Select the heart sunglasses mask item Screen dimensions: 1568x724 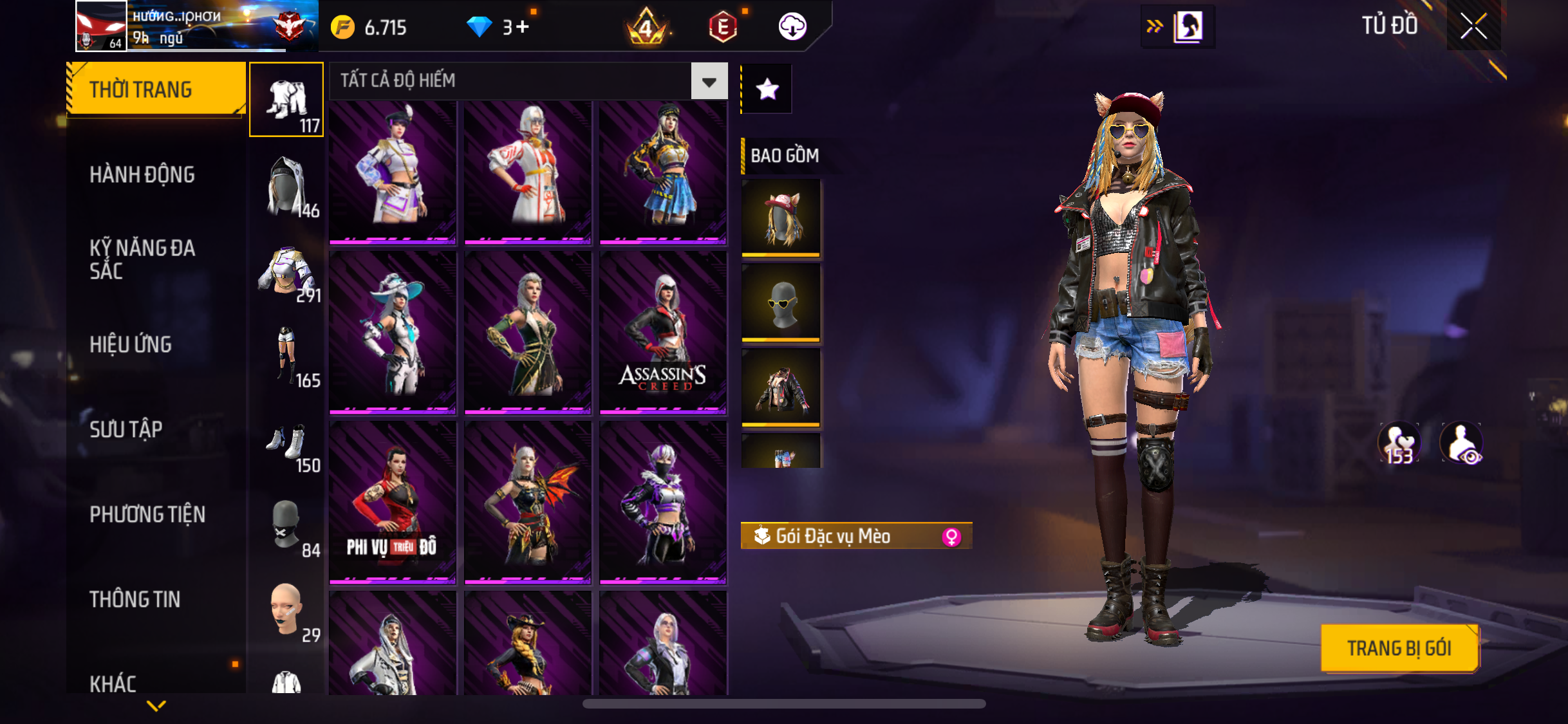pos(781,303)
